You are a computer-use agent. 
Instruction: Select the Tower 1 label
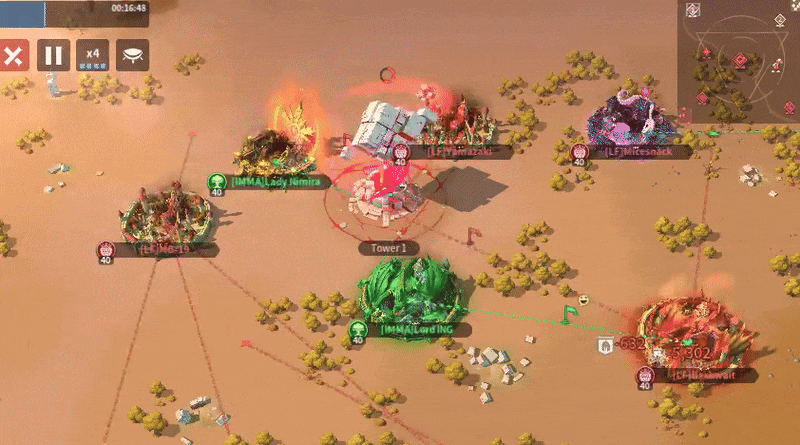389,248
